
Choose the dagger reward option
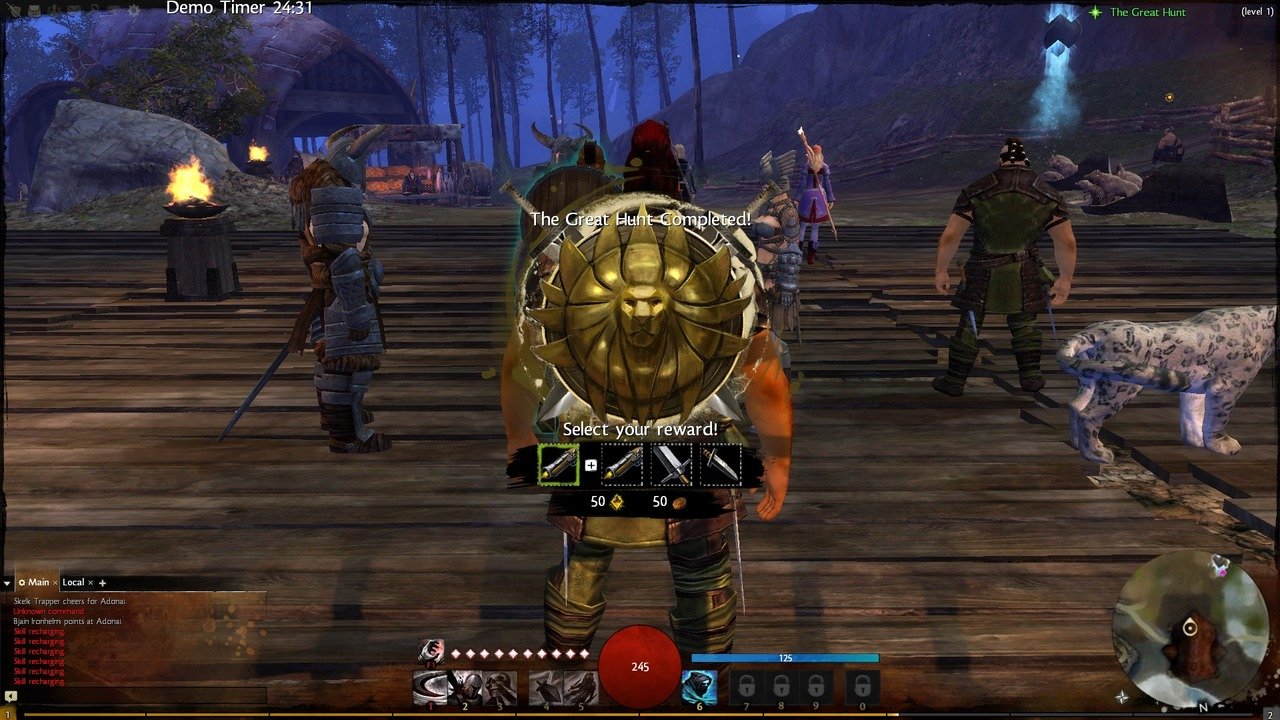tap(721, 465)
